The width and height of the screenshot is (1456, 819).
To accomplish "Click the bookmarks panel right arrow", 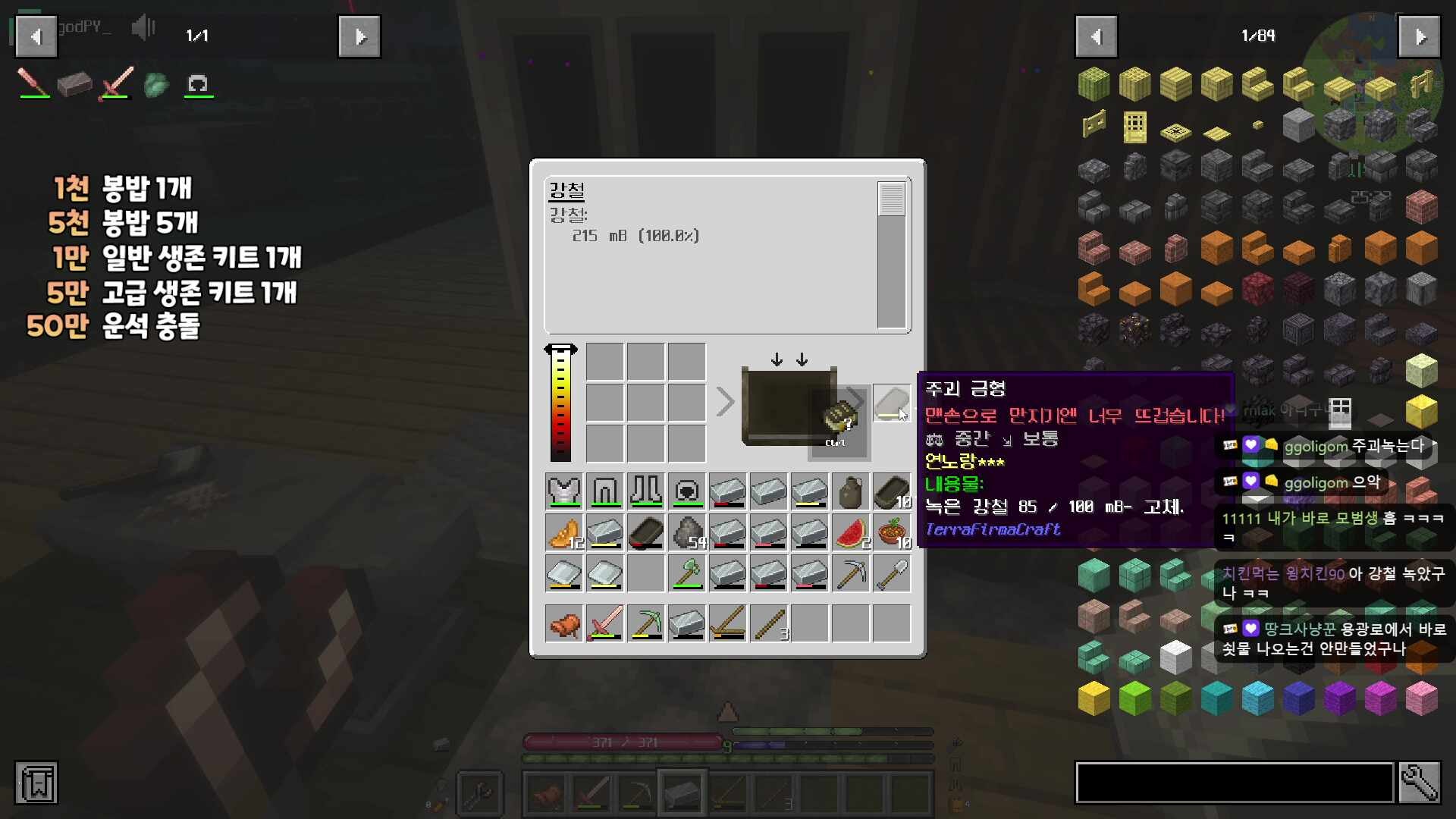I will click(x=359, y=36).
